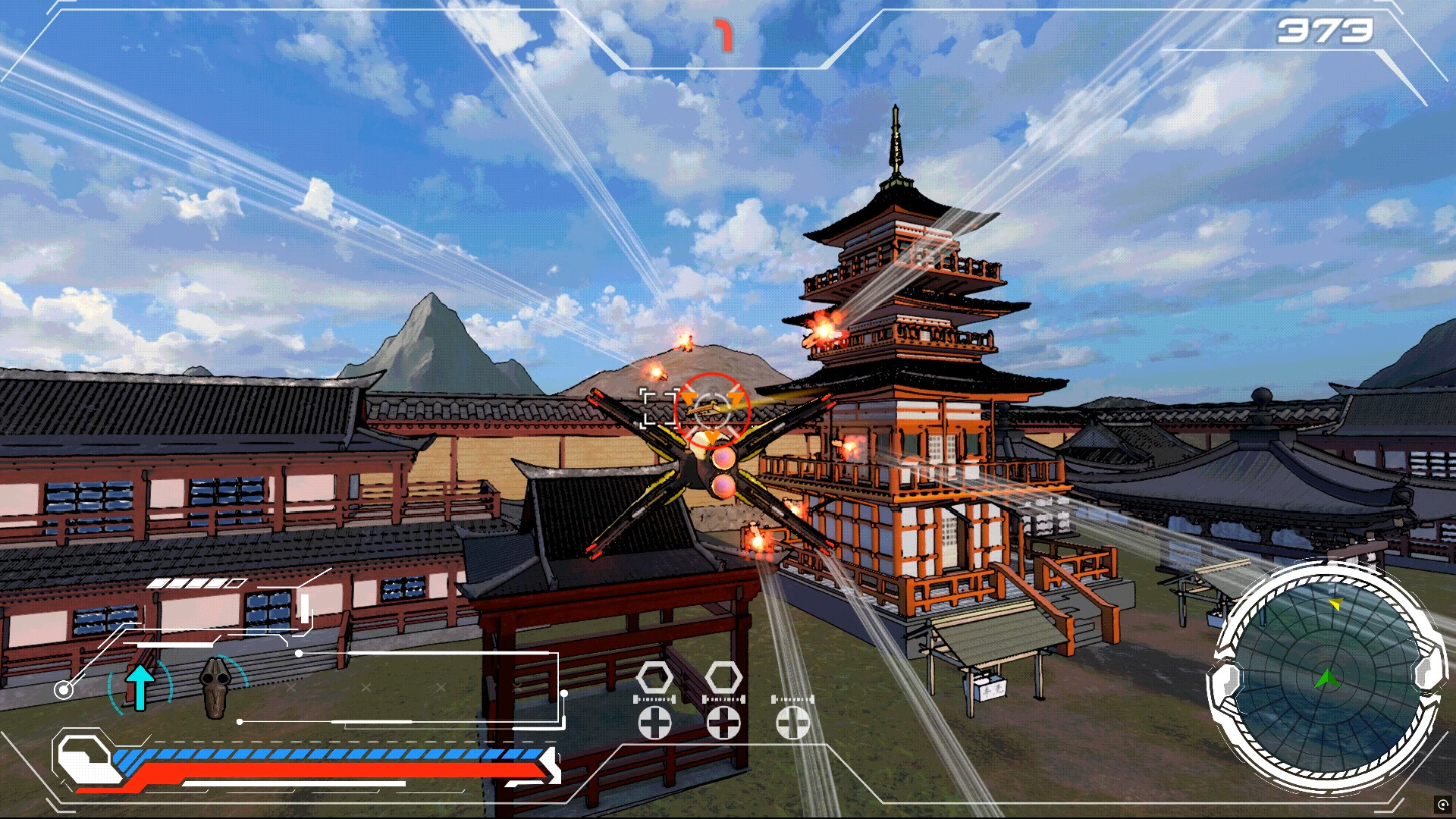Select the first hexagonal weapon slot
Viewport: 1456px width, 819px height.
pos(654,677)
